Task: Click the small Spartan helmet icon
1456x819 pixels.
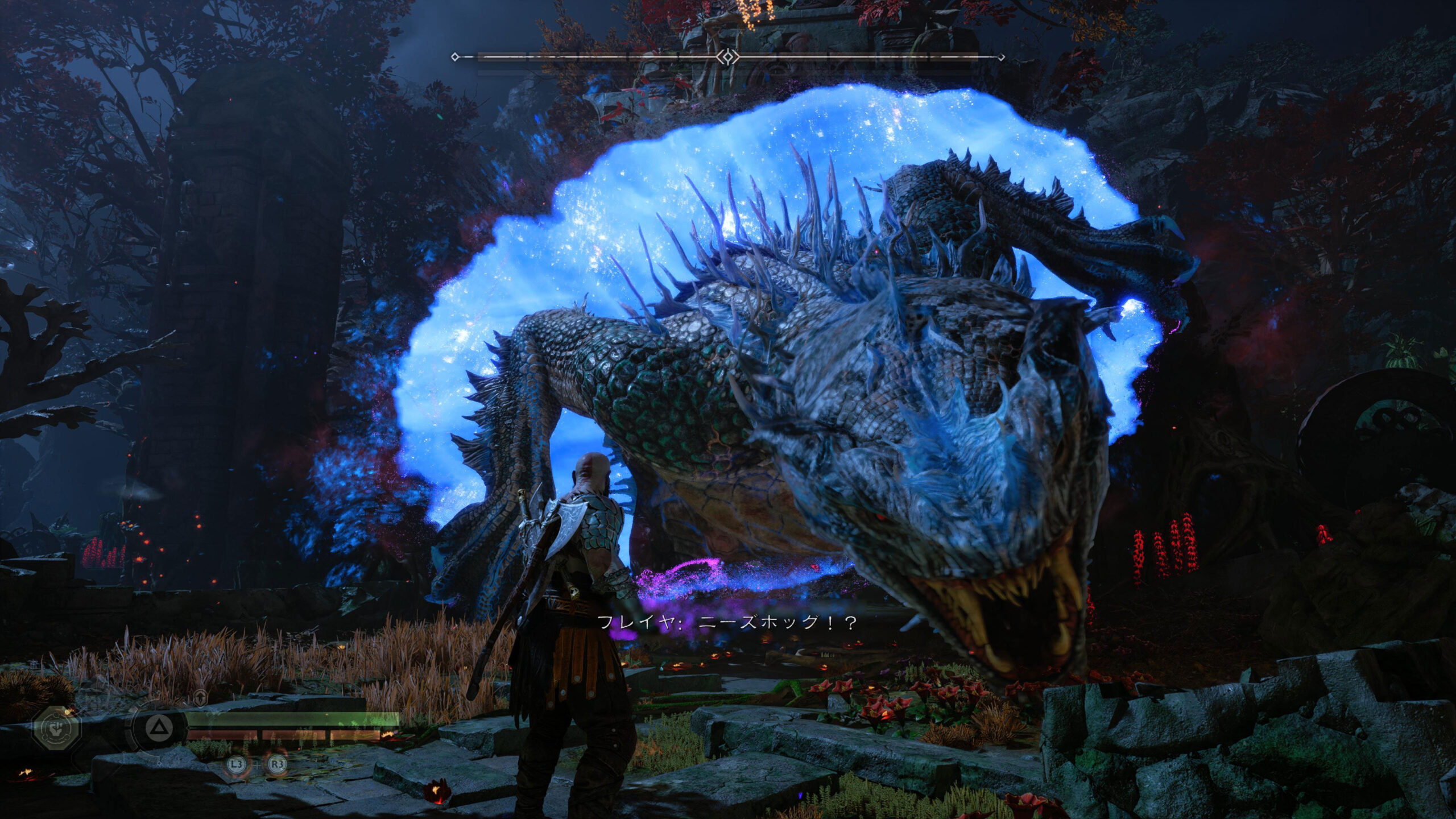Action: click(200, 697)
